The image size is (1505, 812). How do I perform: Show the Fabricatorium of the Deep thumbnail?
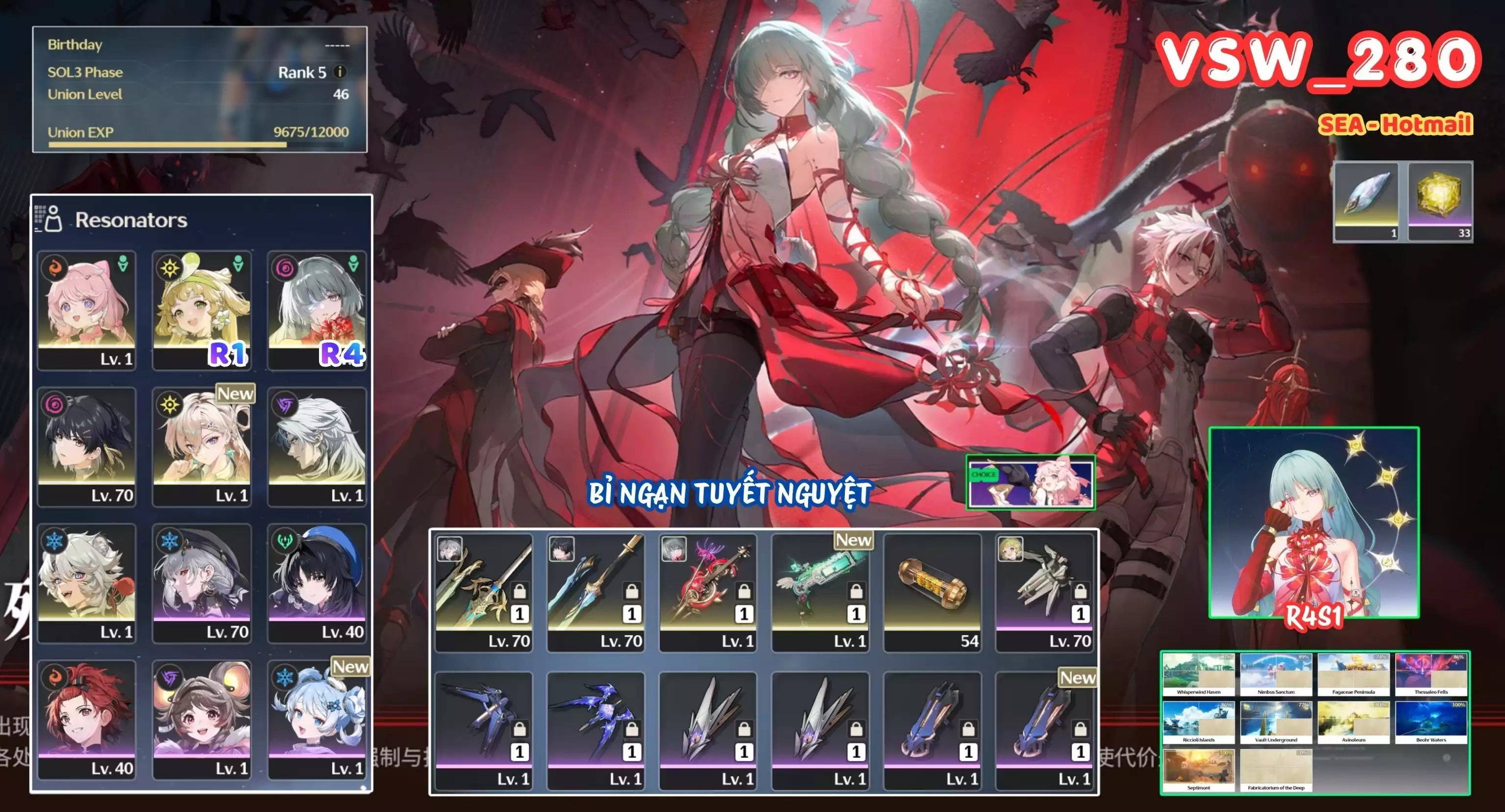click(1276, 770)
